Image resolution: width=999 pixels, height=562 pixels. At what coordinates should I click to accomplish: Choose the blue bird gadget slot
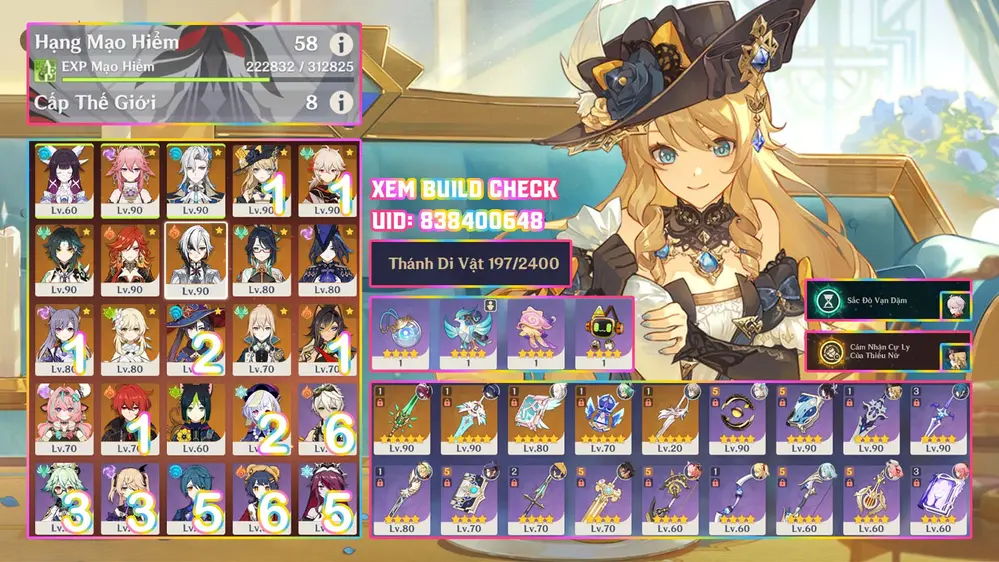click(x=469, y=330)
